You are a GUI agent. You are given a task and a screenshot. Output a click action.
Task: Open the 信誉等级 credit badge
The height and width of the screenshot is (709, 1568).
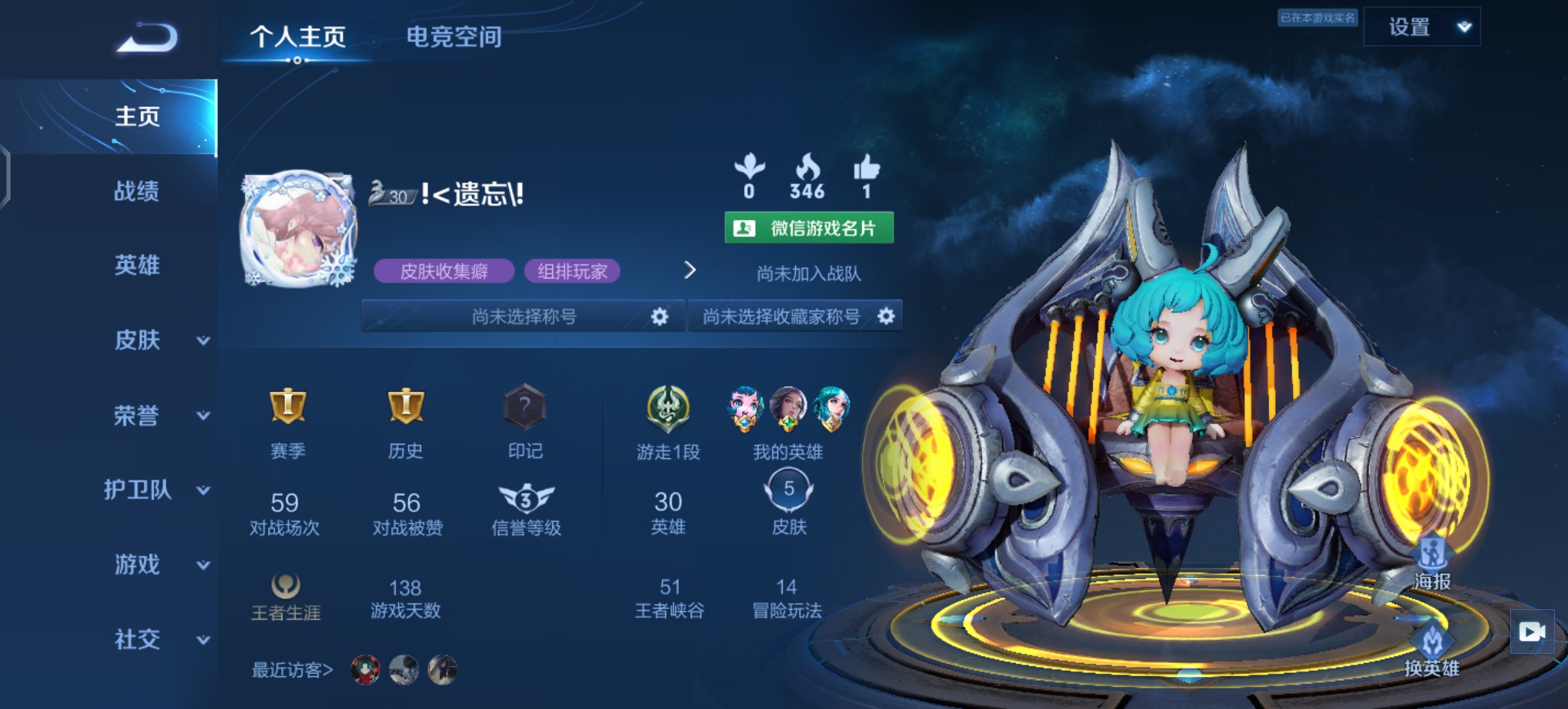coord(526,500)
